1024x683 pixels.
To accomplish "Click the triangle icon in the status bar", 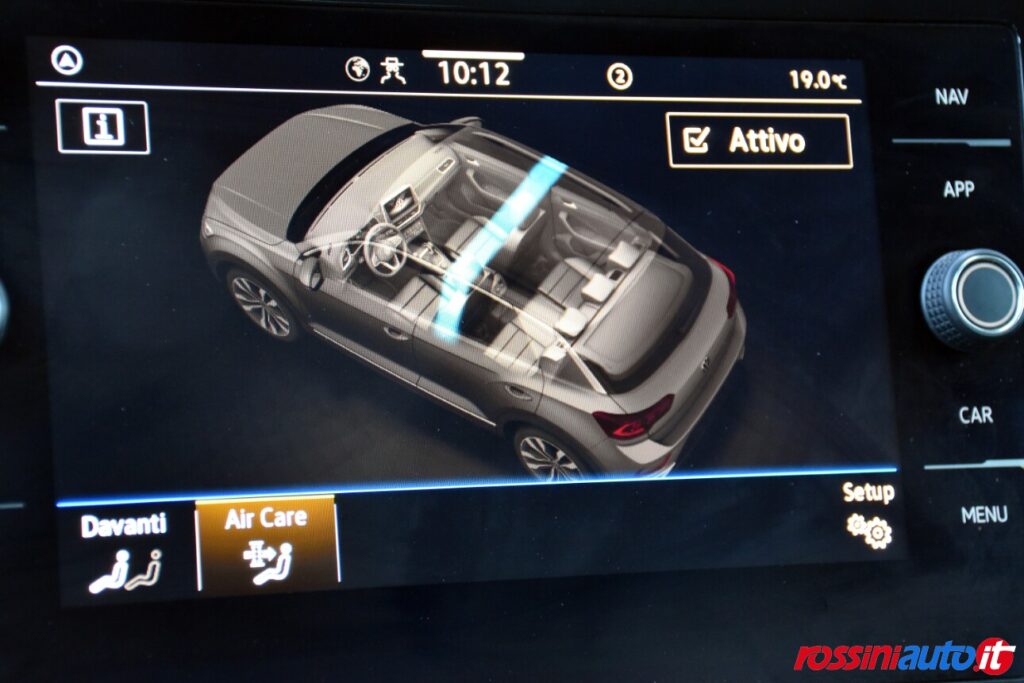I will coord(67,61).
